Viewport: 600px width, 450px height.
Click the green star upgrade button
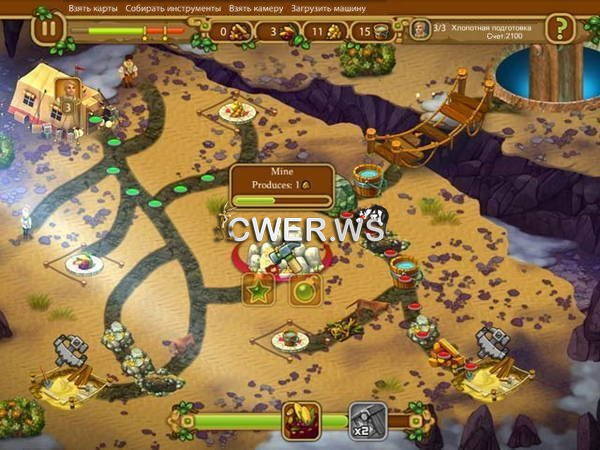pyautogui.click(x=259, y=291)
